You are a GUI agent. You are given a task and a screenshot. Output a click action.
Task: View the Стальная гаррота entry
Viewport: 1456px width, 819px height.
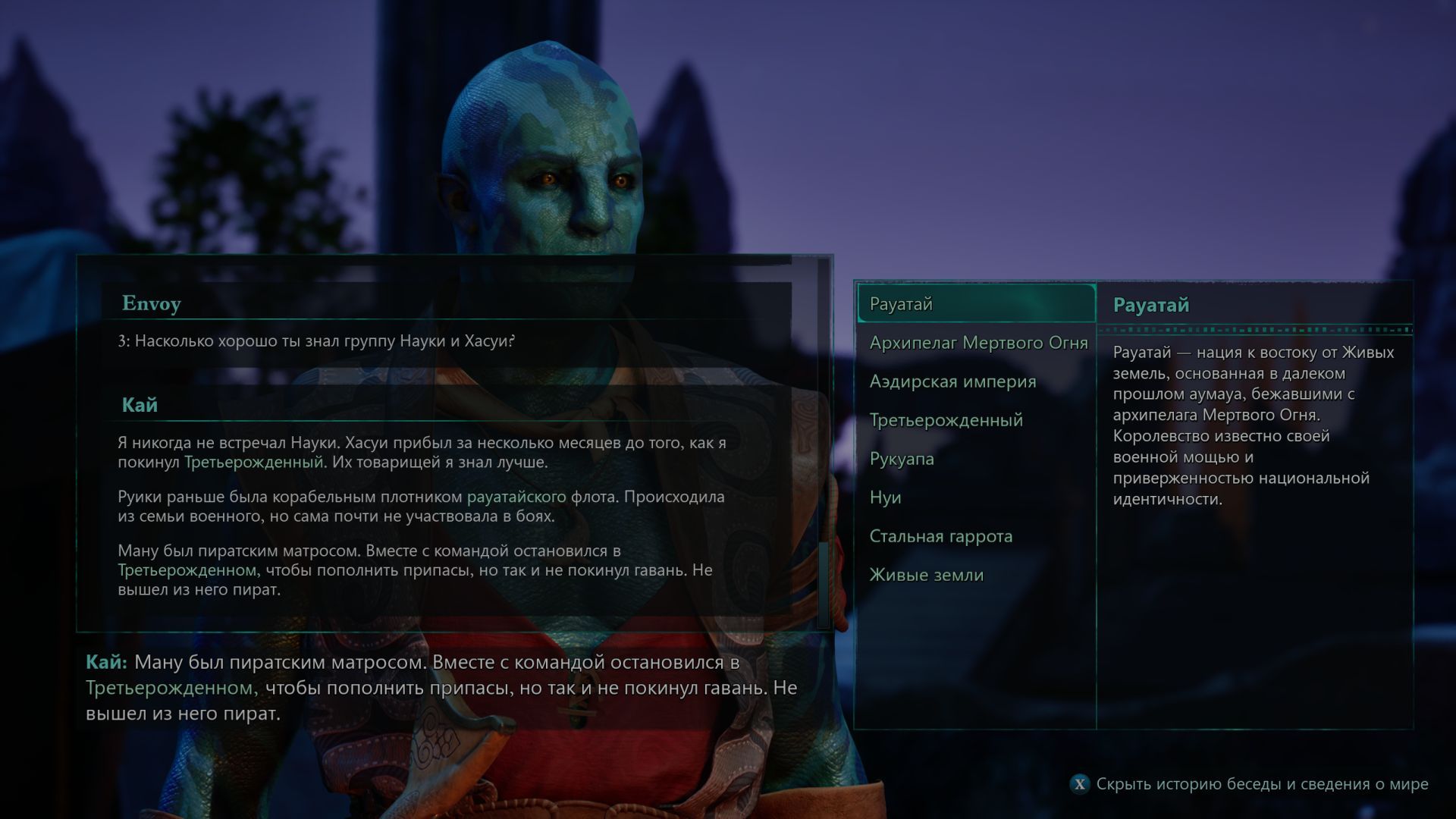[x=940, y=536]
